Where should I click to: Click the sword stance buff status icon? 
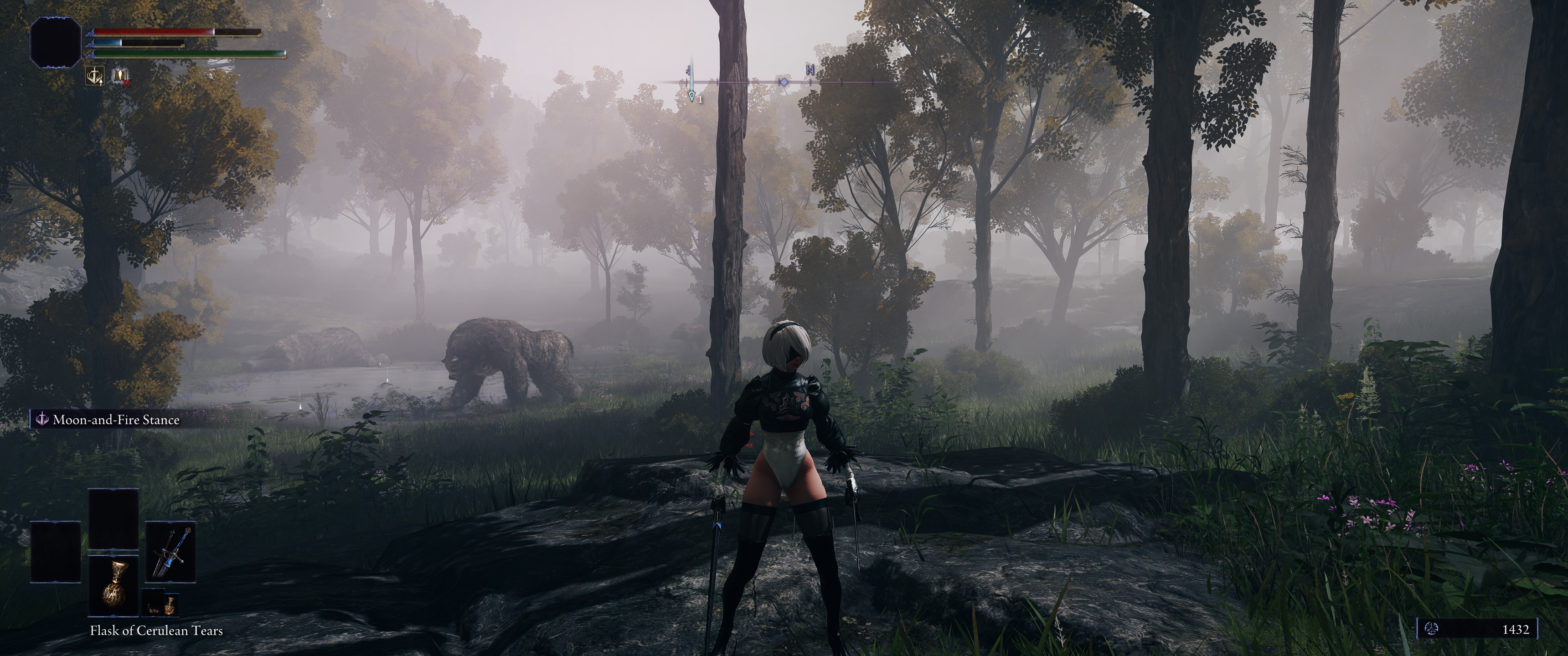point(94,76)
